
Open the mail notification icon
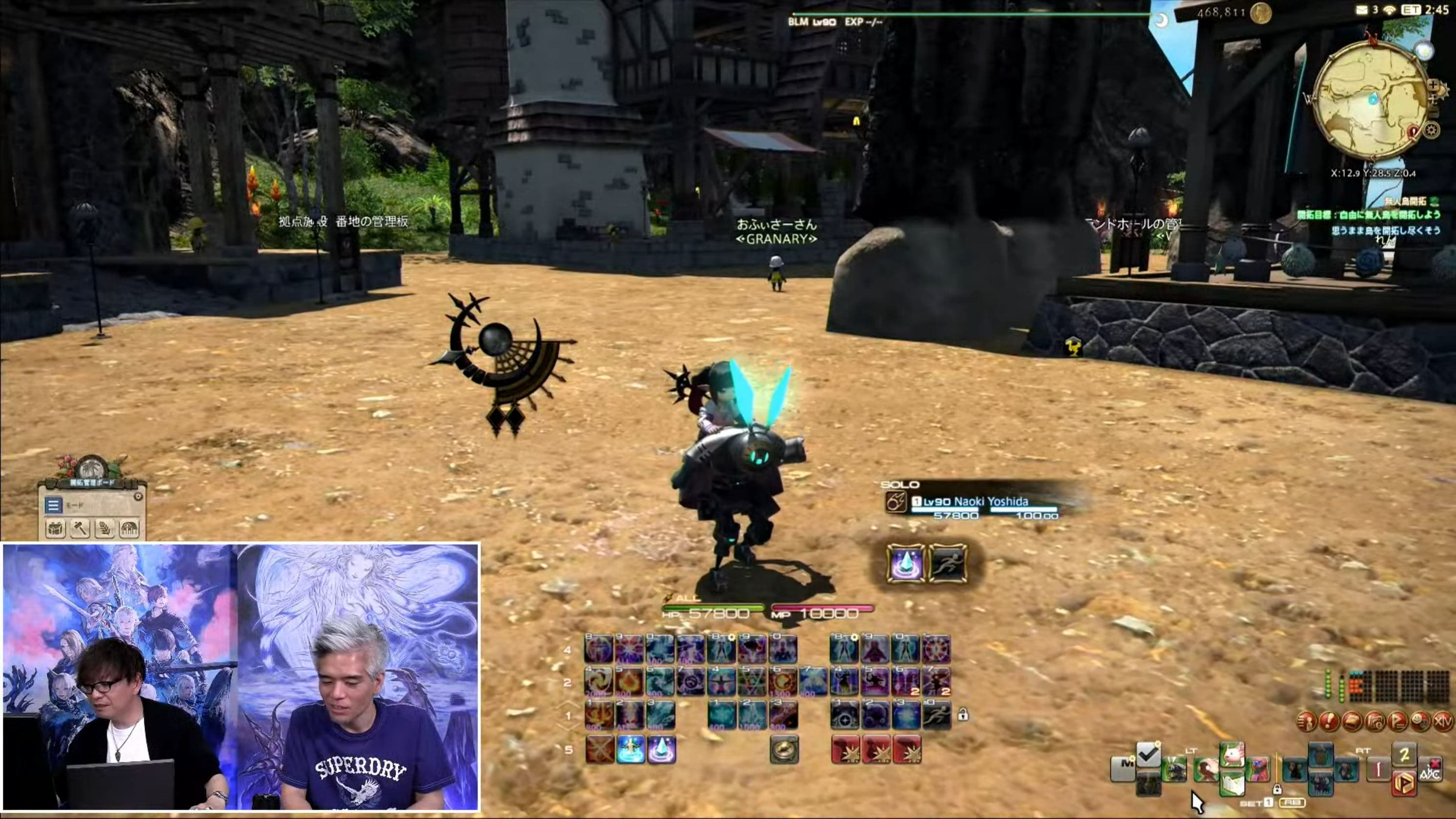pyautogui.click(x=1362, y=10)
